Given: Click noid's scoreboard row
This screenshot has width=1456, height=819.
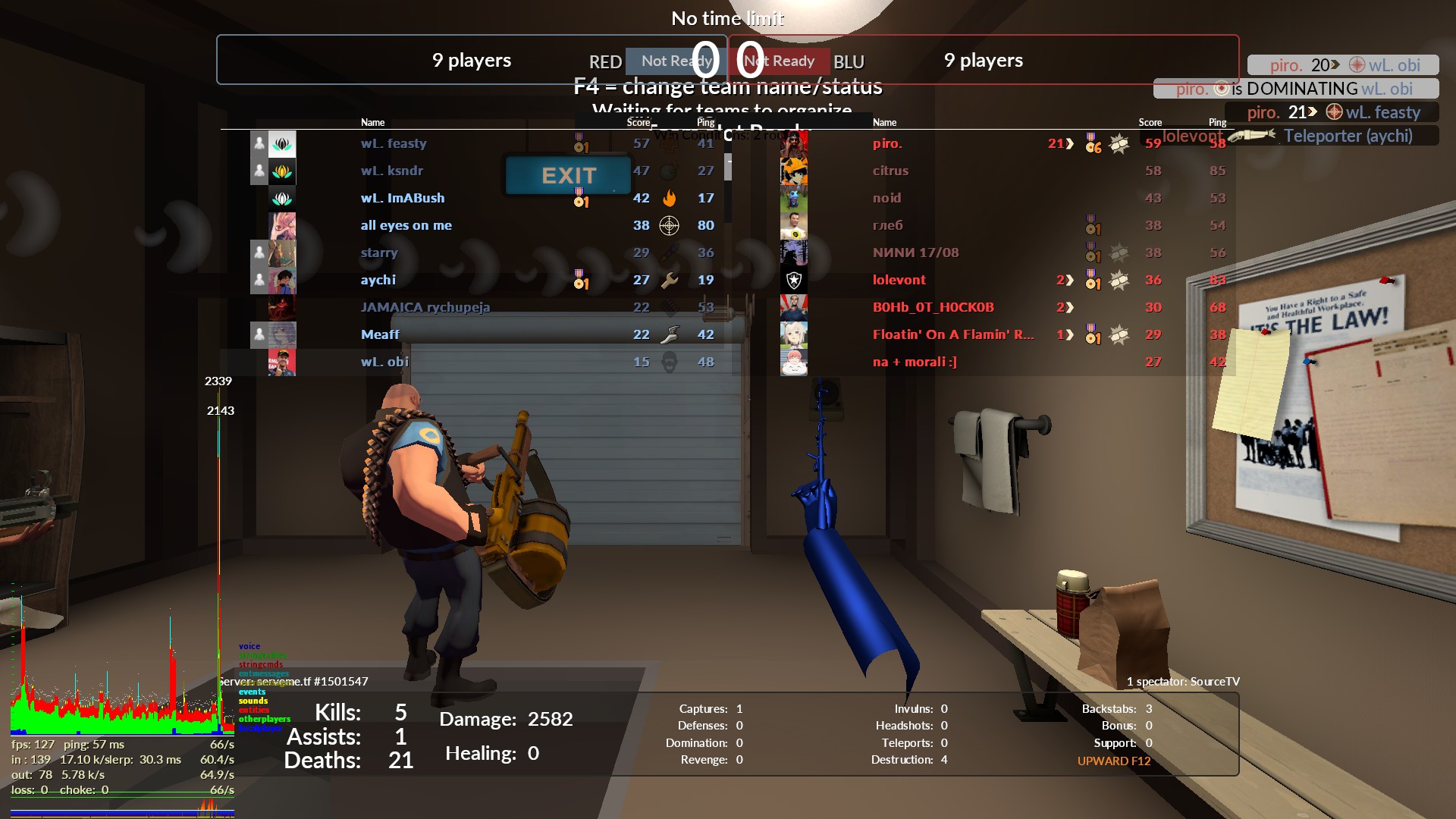Looking at the screenshot, I should click(886, 198).
